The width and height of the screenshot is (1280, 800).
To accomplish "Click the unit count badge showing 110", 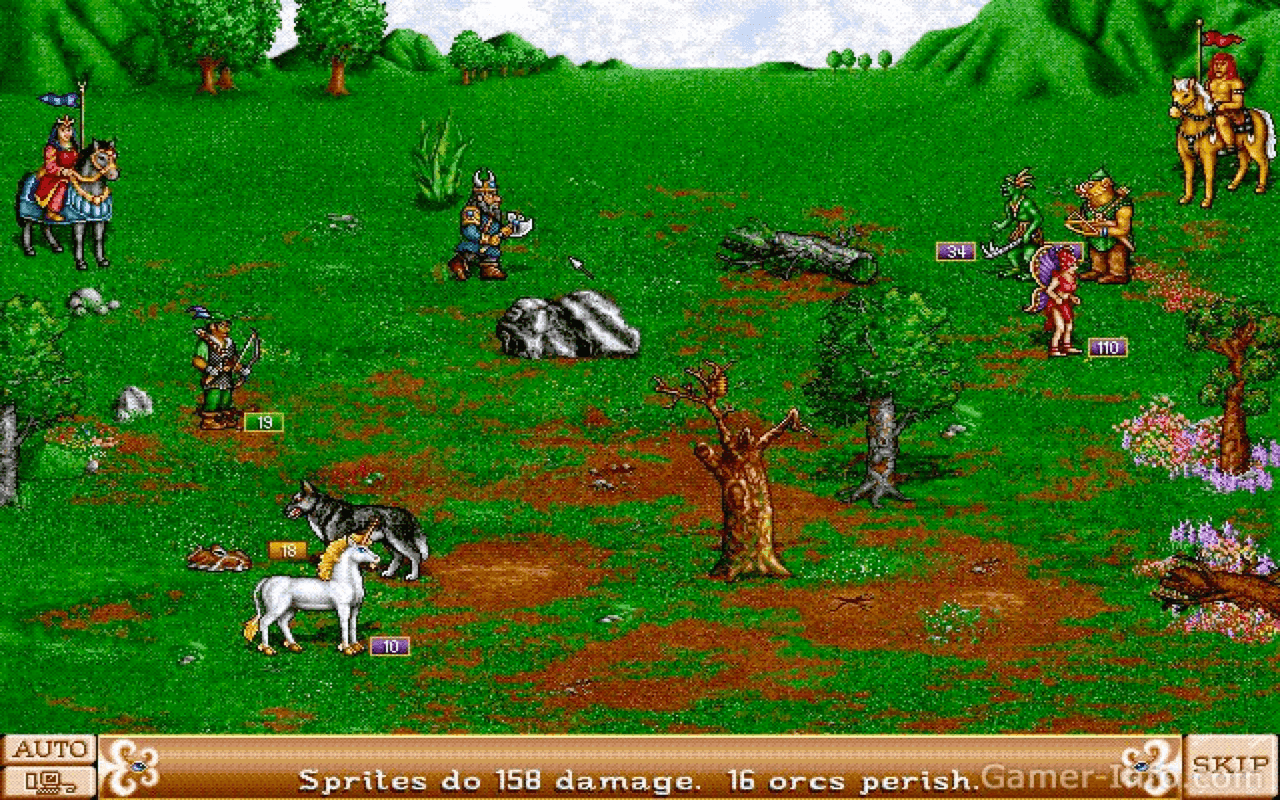I will [x=1106, y=348].
